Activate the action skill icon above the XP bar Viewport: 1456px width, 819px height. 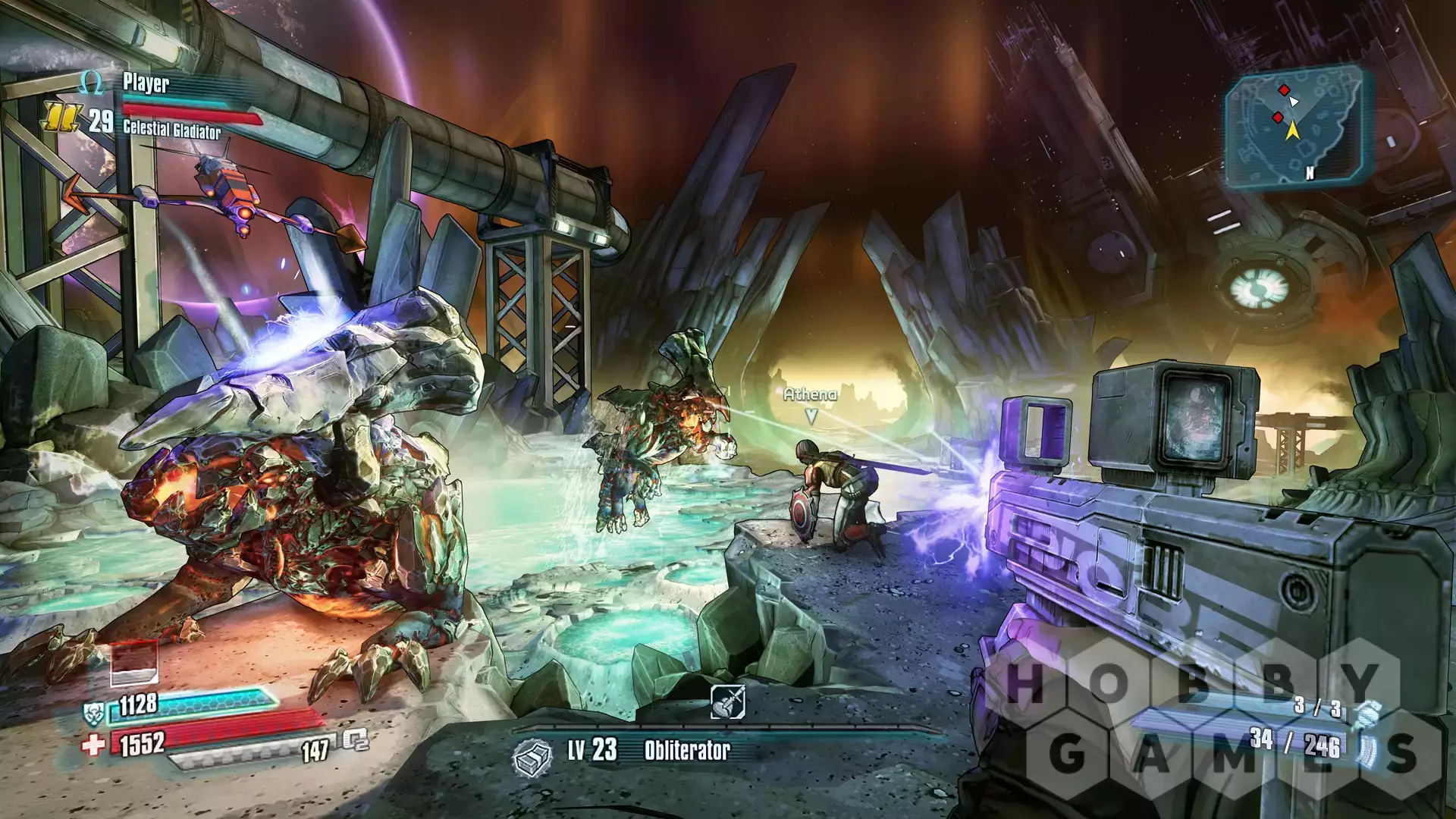coord(727,701)
